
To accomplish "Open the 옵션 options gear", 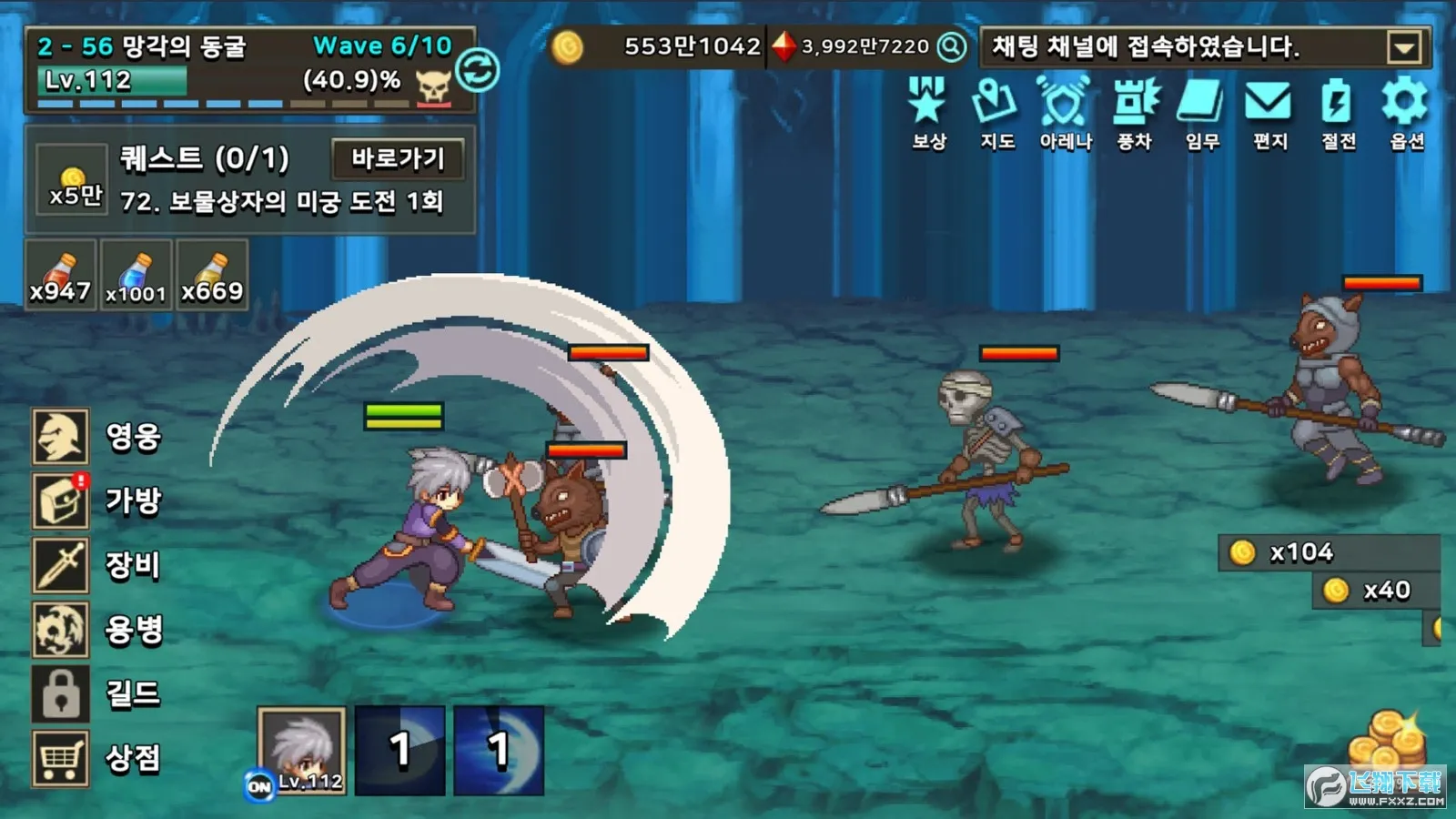I will [x=1406, y=112].
